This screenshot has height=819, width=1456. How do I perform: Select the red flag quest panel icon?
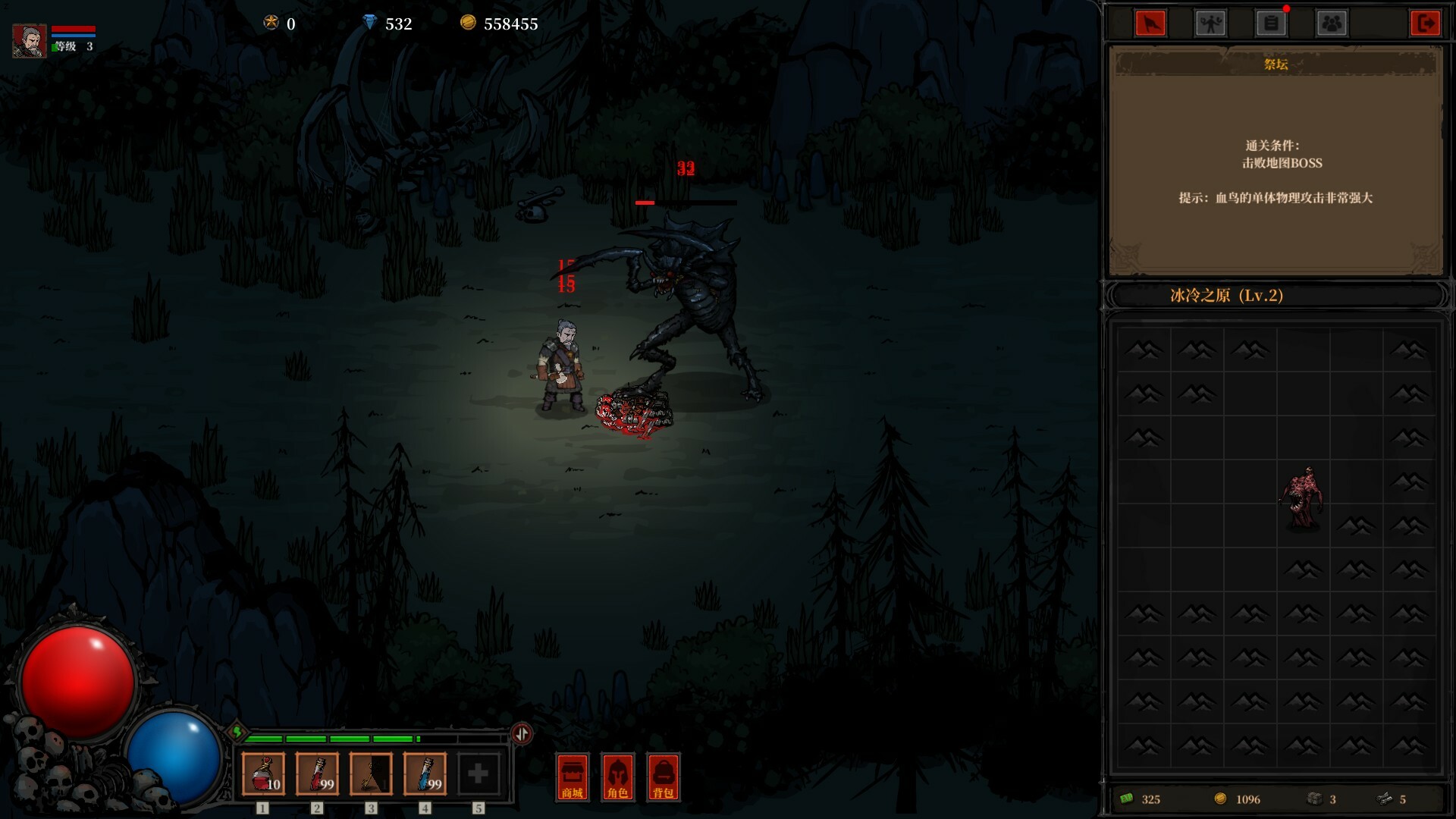(x=1152, y=23)
